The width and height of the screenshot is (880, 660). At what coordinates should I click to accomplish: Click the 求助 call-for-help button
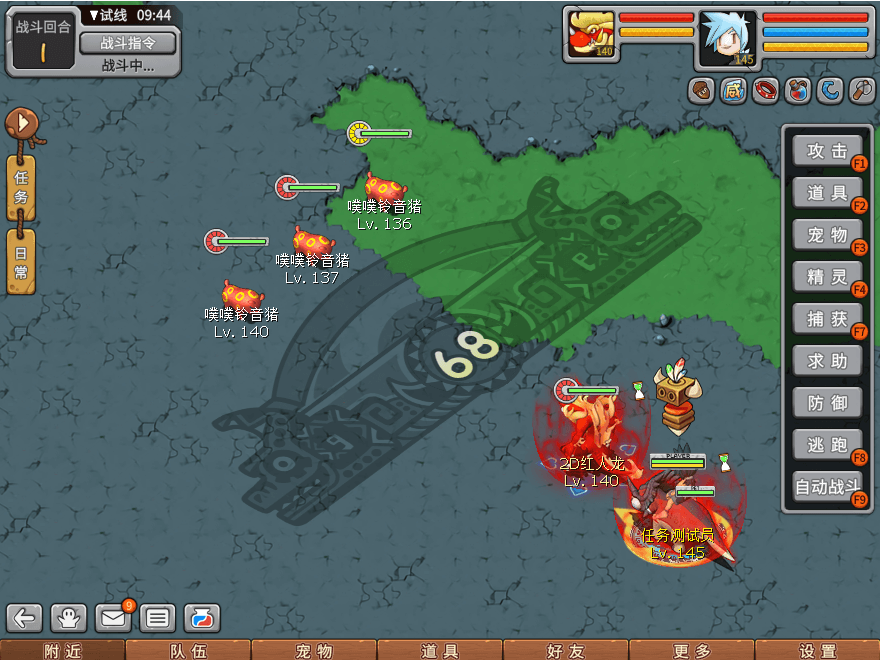click(x=827, y=361)
